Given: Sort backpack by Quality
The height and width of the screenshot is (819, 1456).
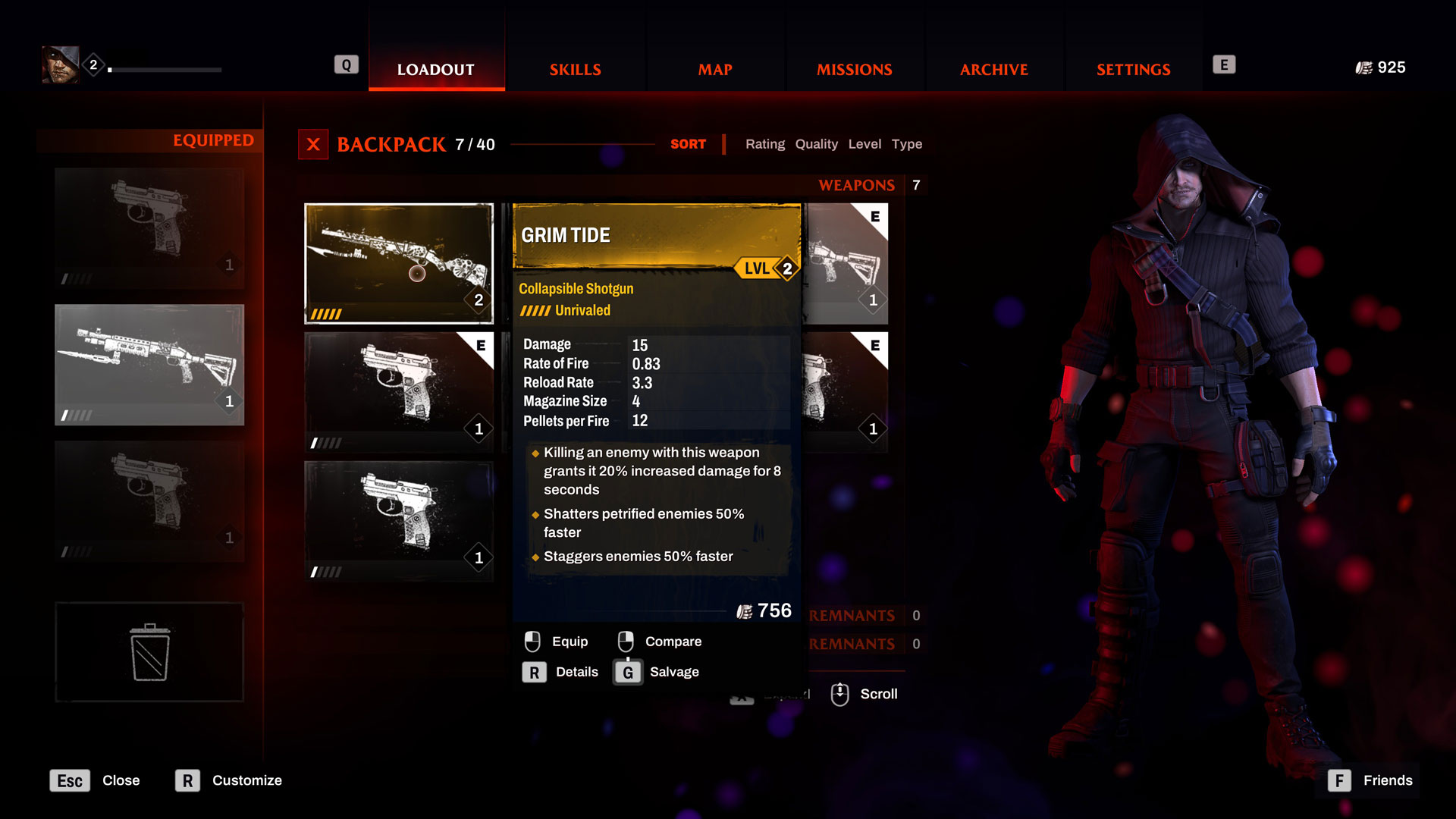Looking at the screenshot, I should (816, 144).
